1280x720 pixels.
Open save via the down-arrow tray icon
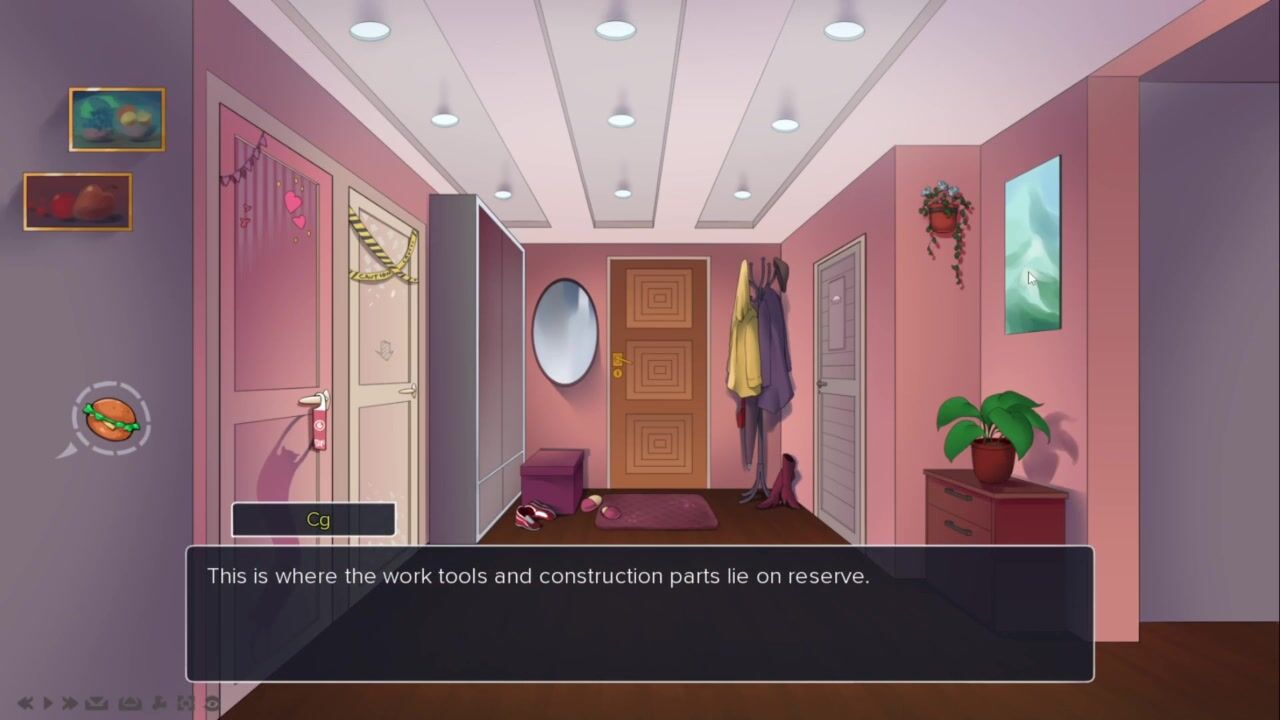[x=96, y=704]
